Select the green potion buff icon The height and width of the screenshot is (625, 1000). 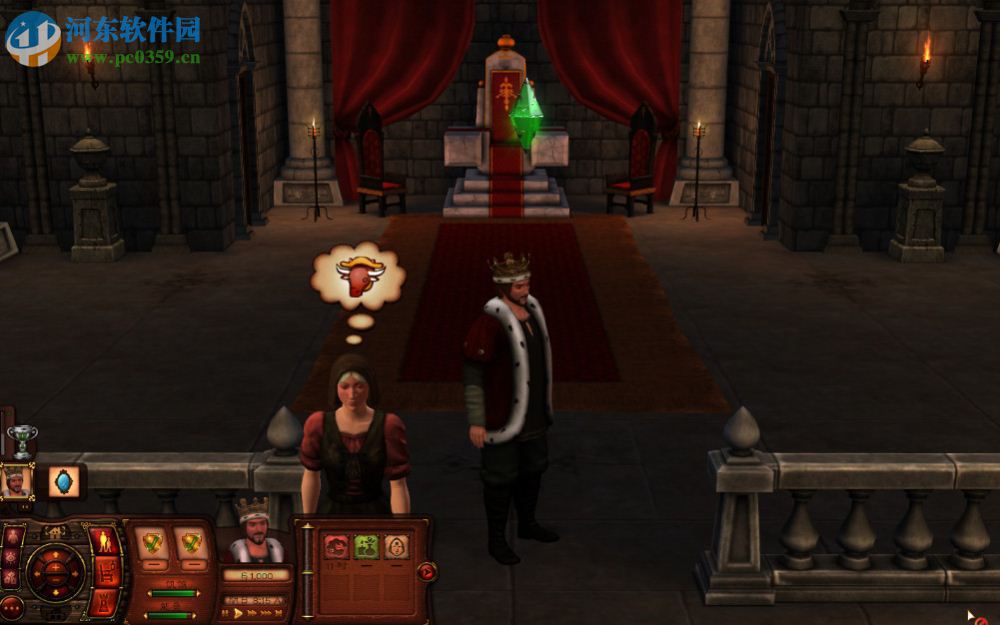click(x=366, y=546)
